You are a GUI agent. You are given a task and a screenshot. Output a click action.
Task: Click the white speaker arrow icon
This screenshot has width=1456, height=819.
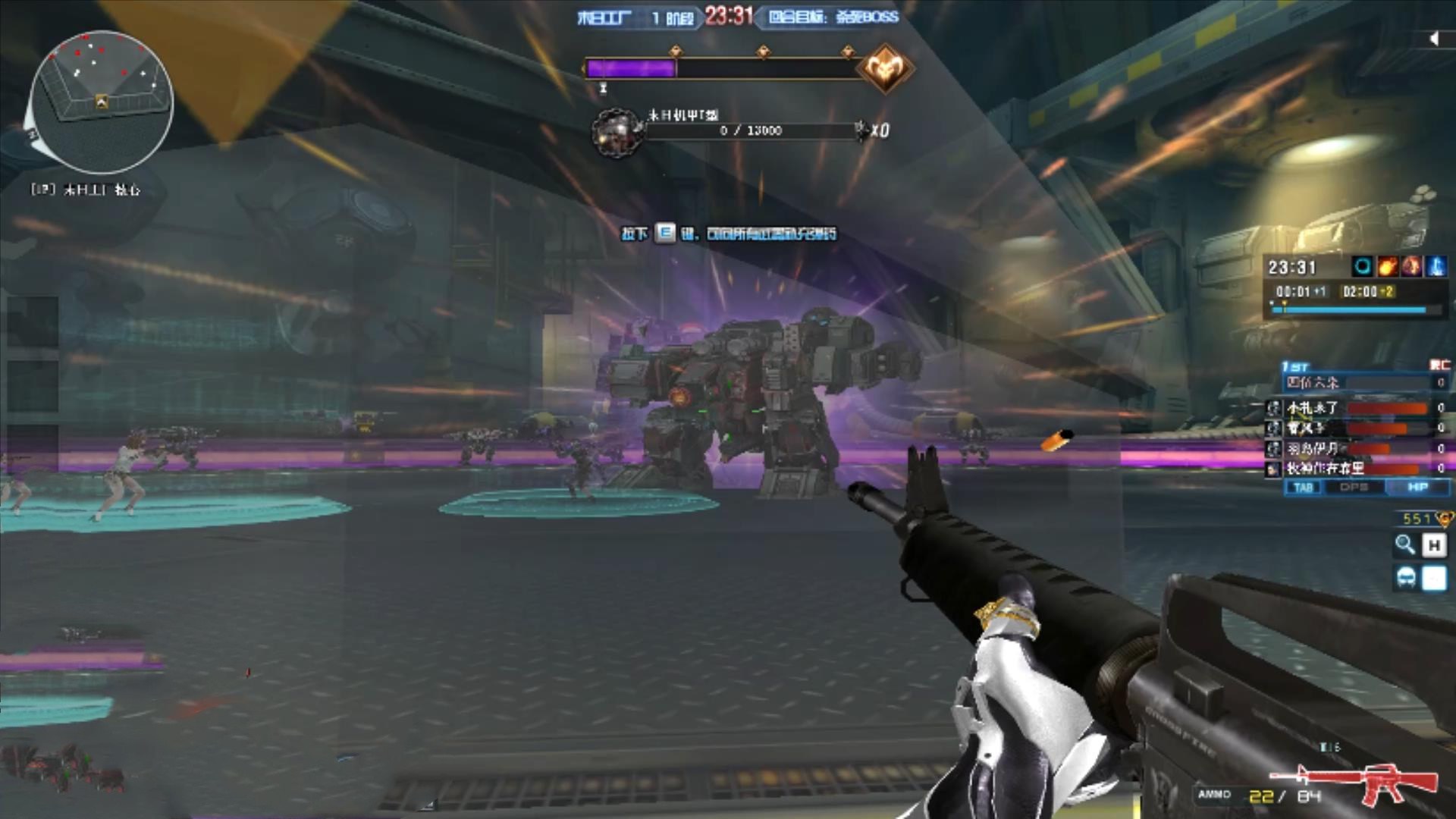pyautogui.click(x=1433, y=39)
